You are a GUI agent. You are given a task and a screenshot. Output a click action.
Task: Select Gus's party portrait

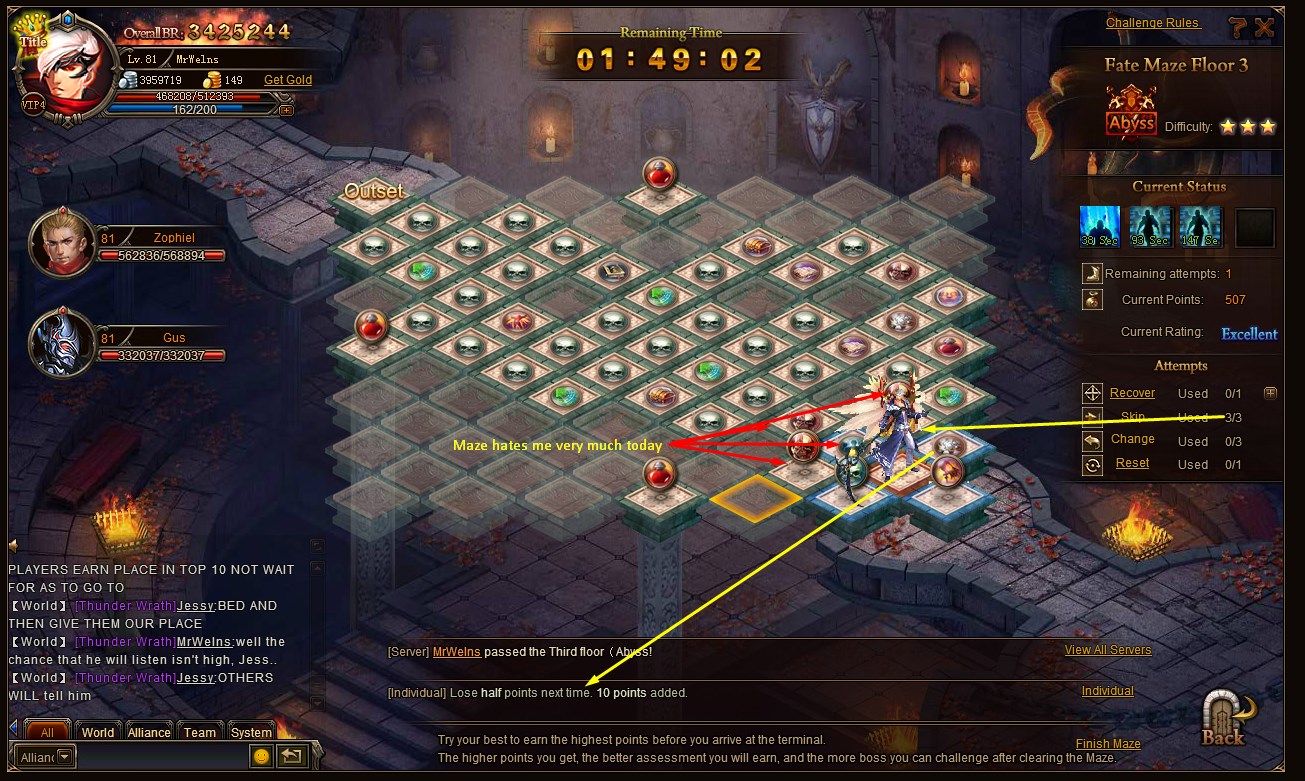click(59, 343)
